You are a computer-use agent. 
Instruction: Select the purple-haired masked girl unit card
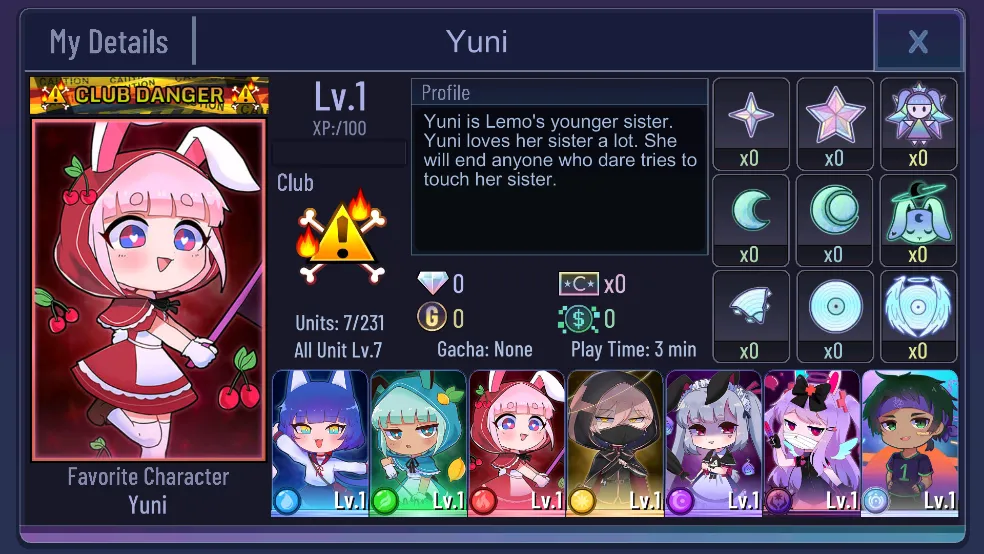(x=811, y=443)
